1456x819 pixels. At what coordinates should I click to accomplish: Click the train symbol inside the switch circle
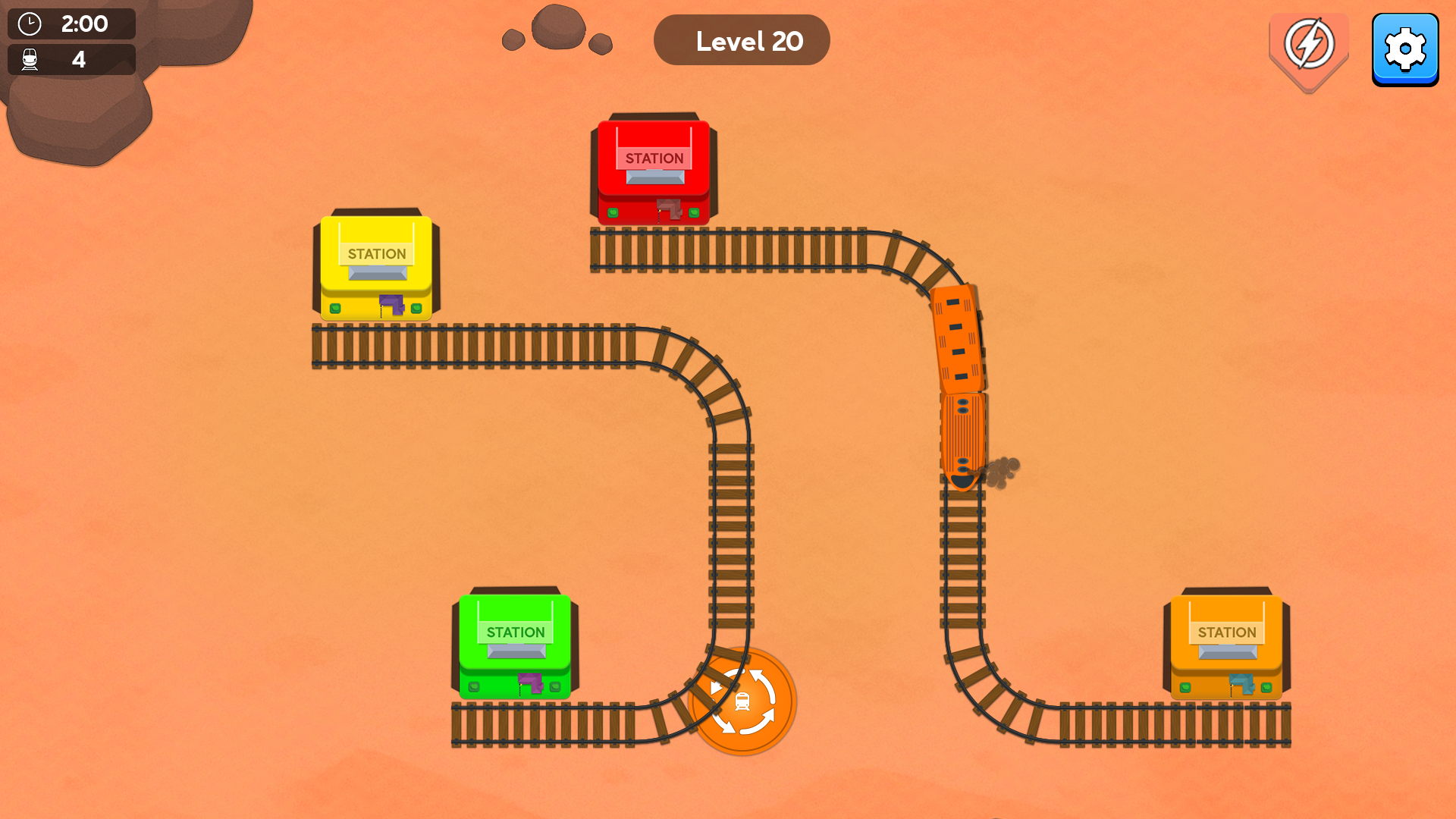click(742, 702)
